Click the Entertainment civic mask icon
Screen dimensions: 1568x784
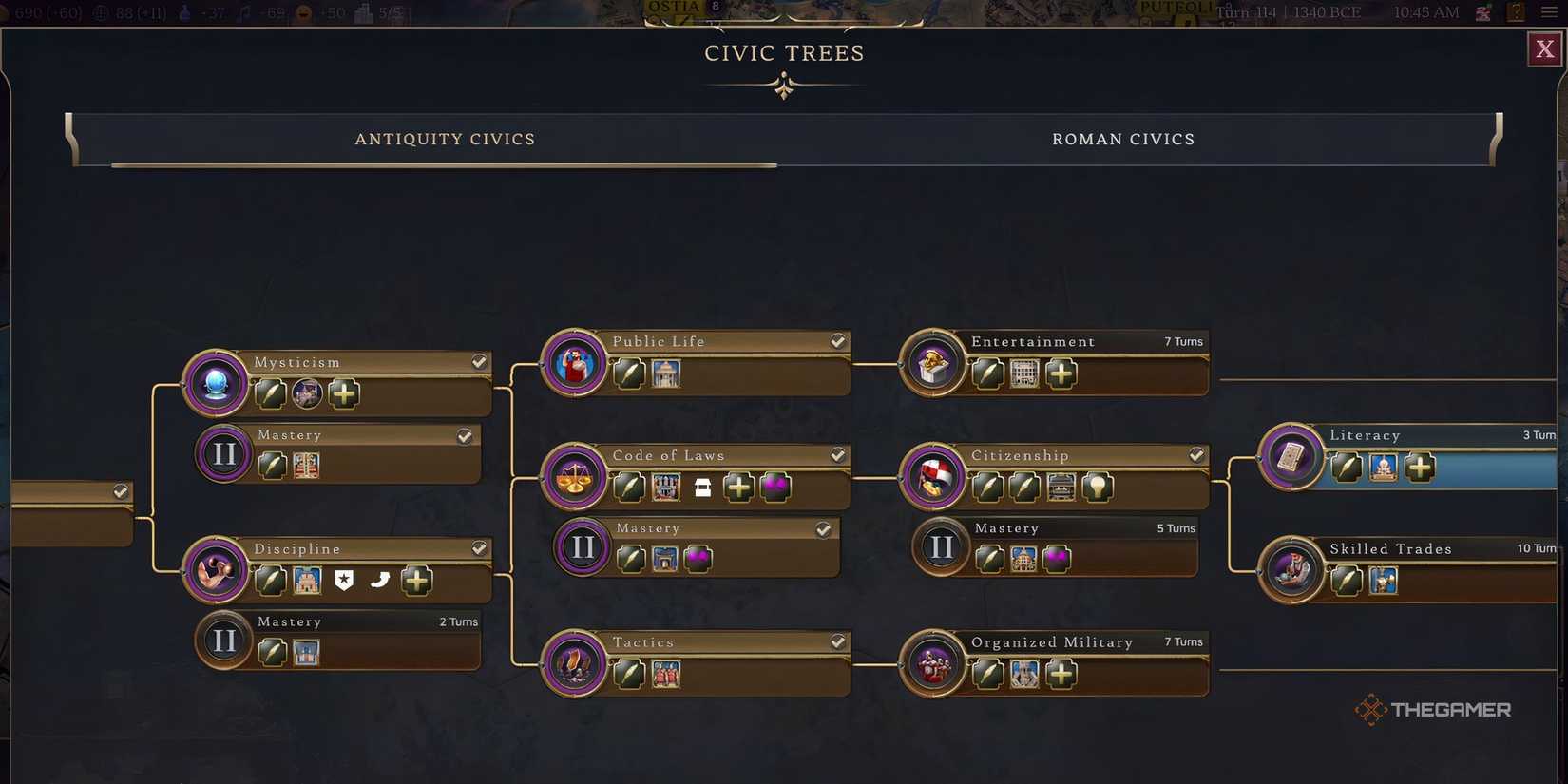932,363
